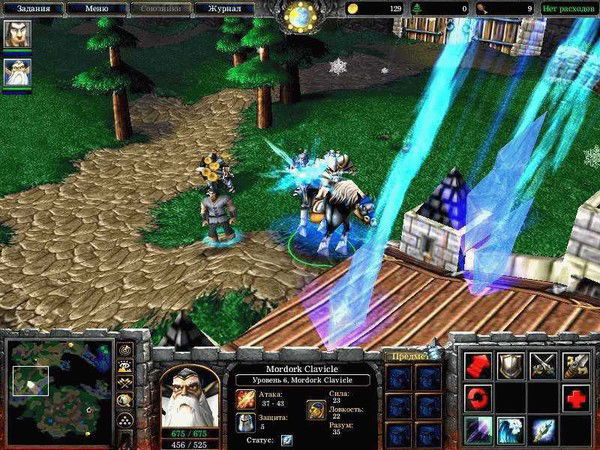Screen dimensions: 600x450
Task: Open the Меню game menu
Action: (97, 8)
